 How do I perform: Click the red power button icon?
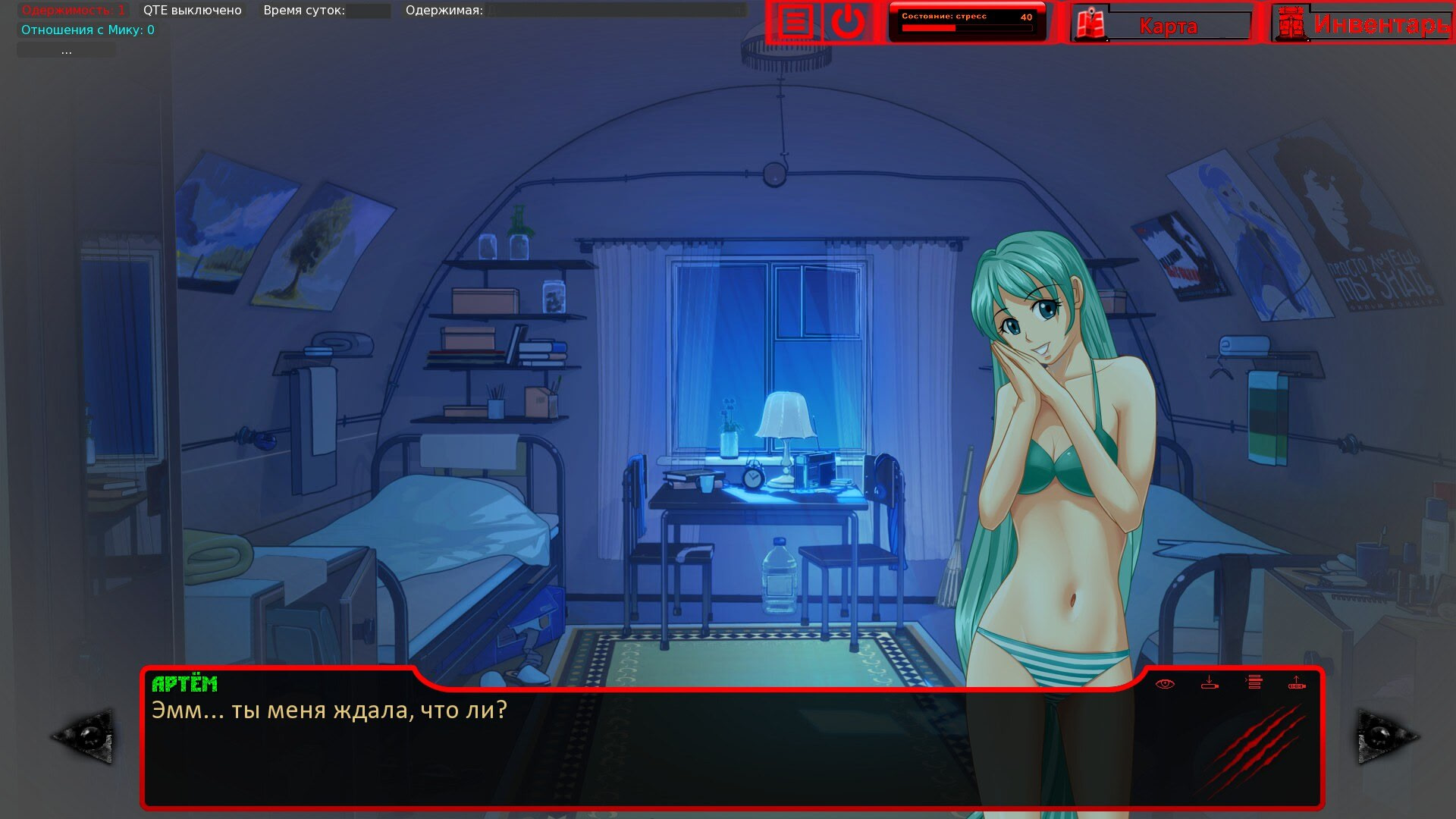tap(848, 22)
